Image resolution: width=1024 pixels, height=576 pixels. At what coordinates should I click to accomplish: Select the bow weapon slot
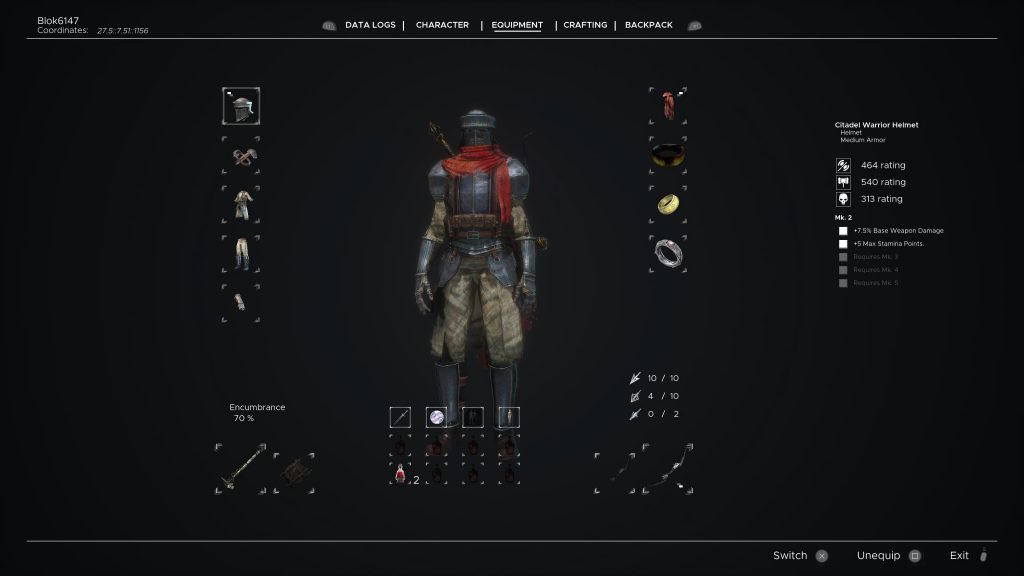pos(668,468)
